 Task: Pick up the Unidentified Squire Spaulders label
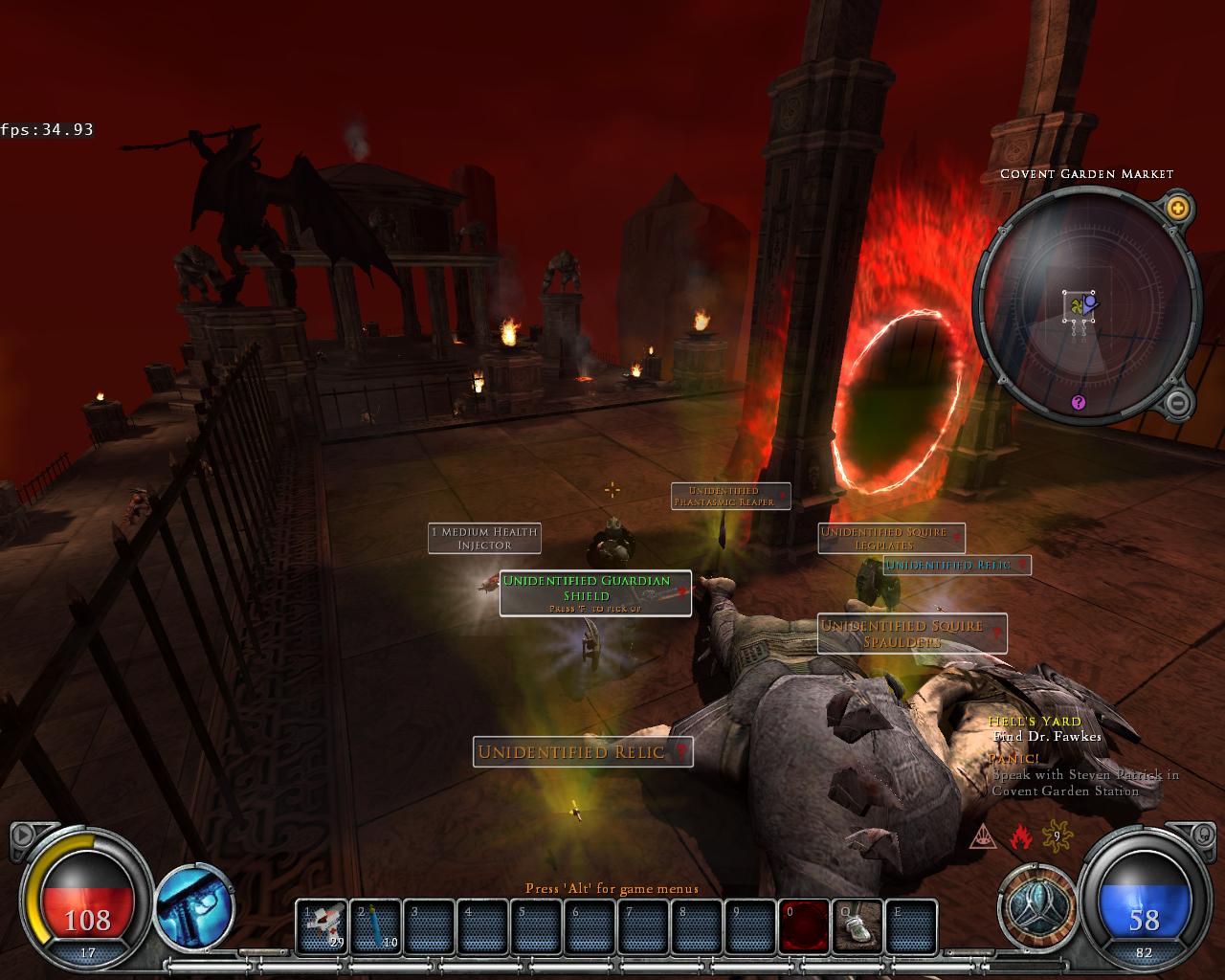coord(911,634)
